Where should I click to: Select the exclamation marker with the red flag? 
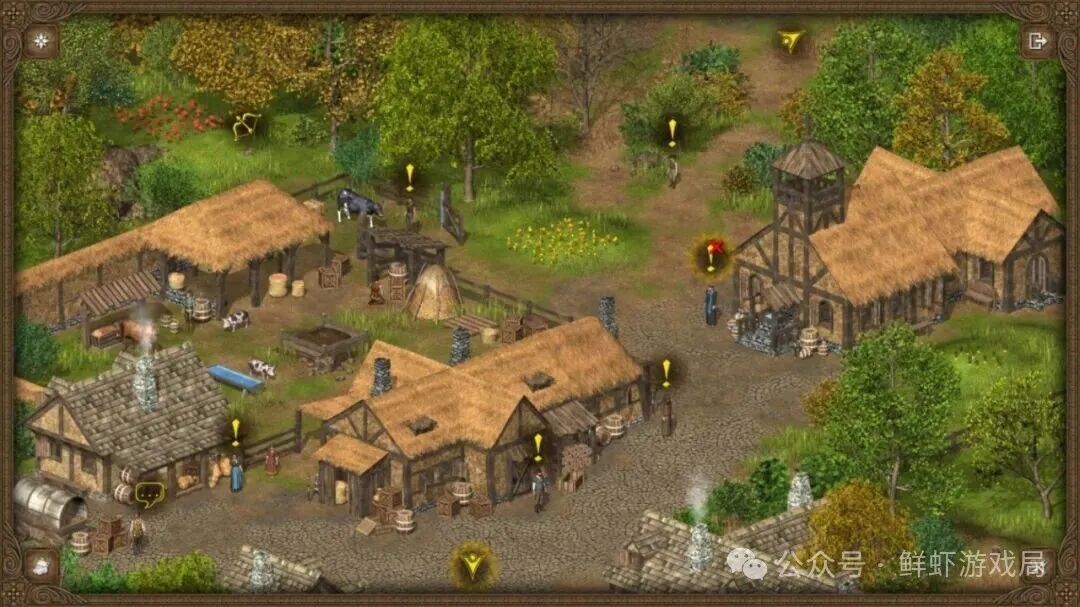click(711, 256)
